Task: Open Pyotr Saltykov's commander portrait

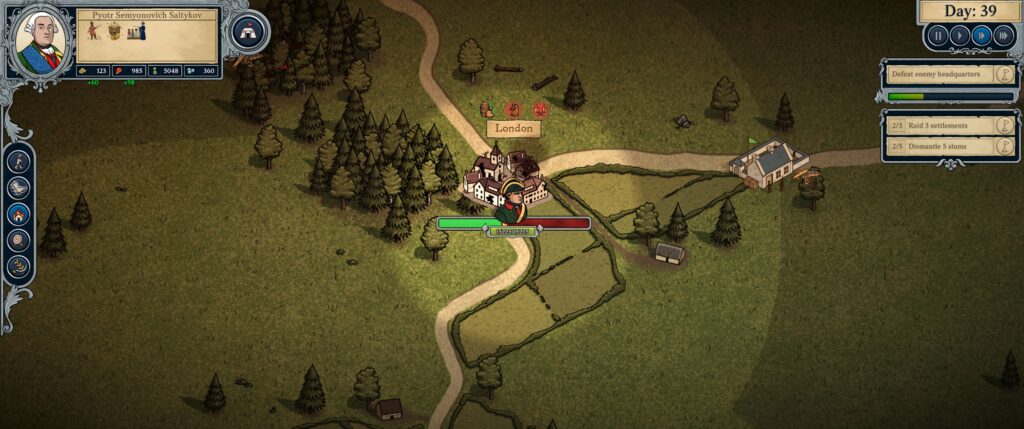Action: click(x=40, y=42)
